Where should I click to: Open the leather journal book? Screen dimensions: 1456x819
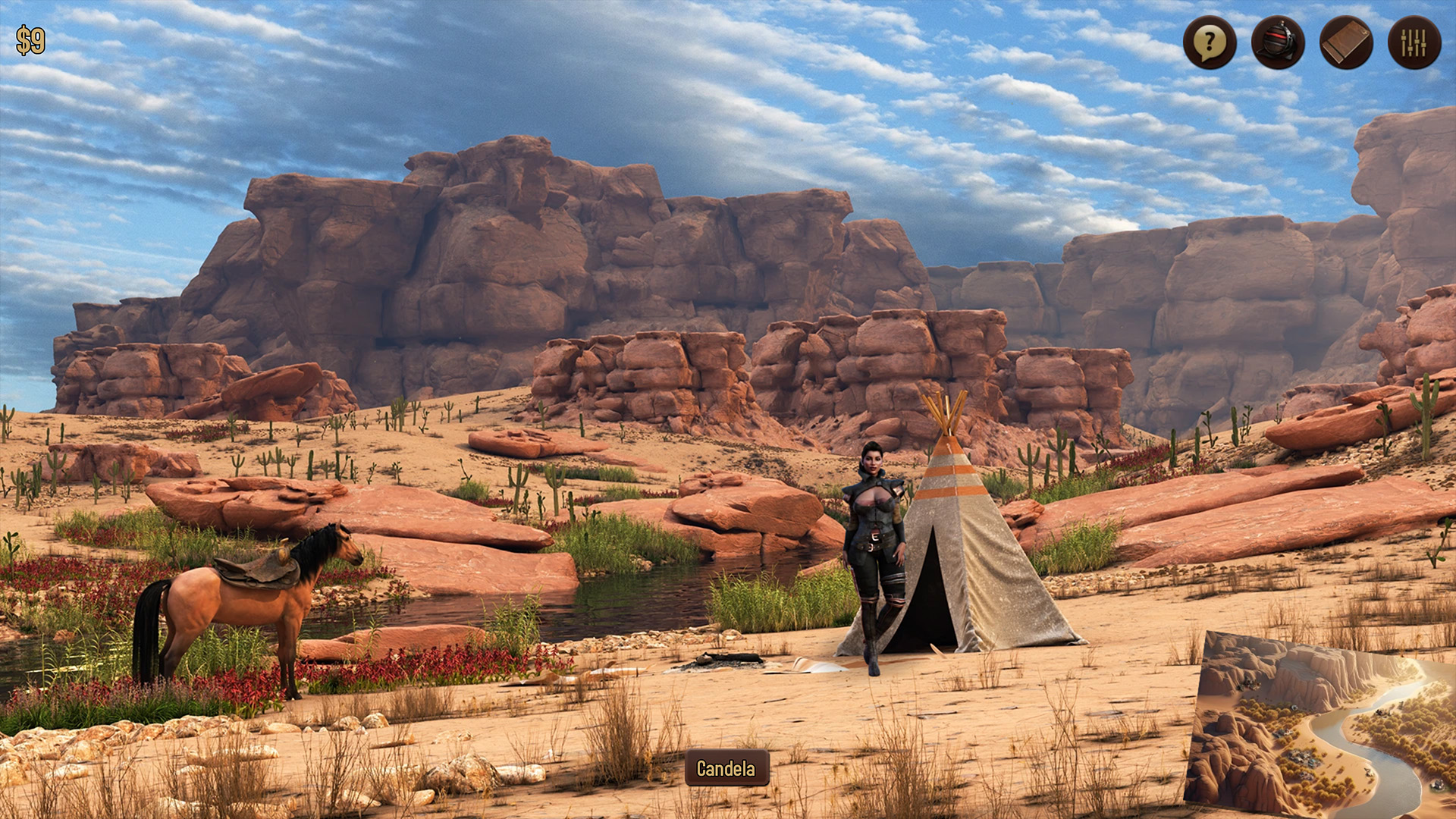pyautogui.click(x=1346, y=42)
